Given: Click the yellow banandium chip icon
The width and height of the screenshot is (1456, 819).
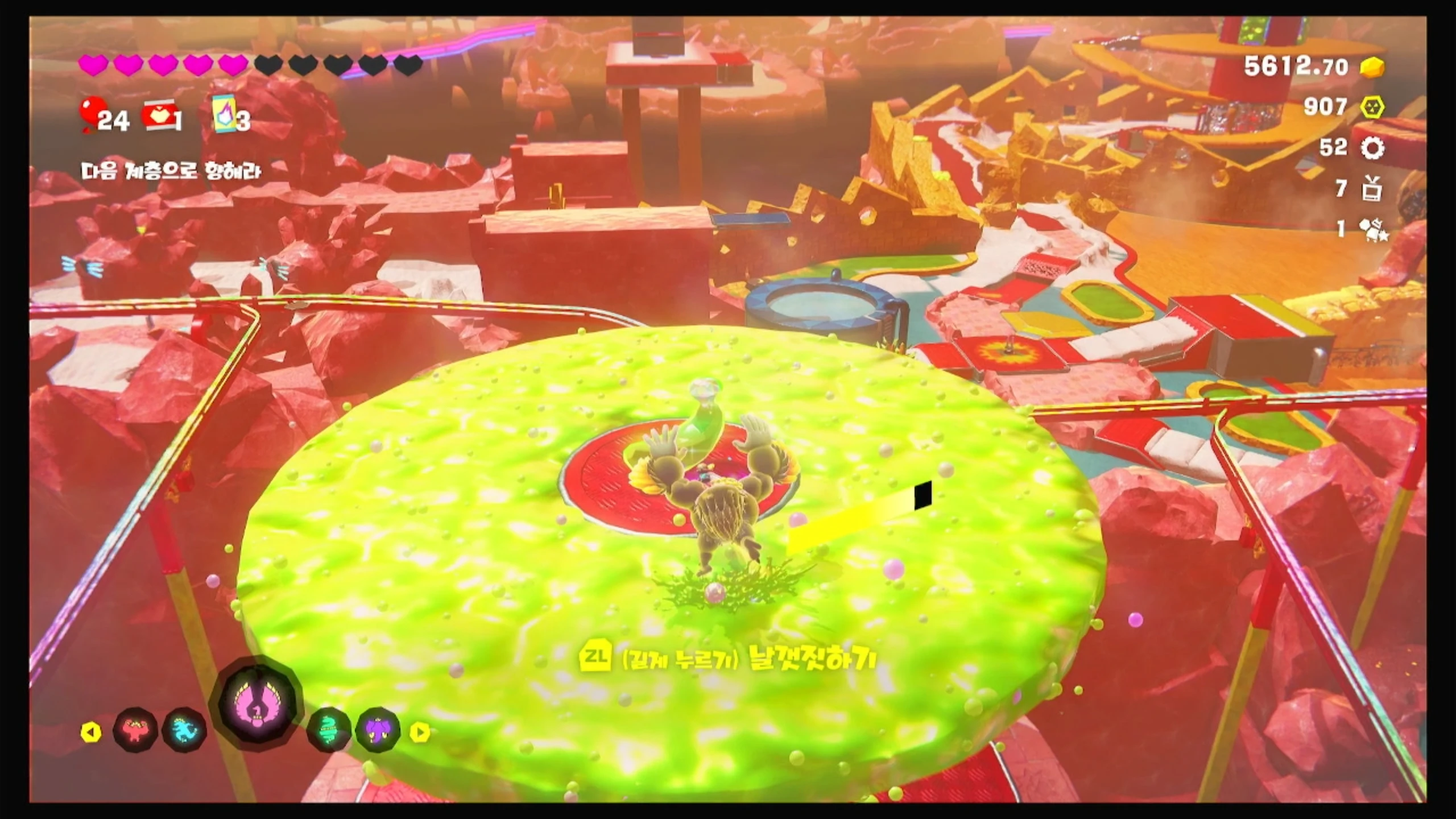Looking at the screenshot, I should (1372, 107).
